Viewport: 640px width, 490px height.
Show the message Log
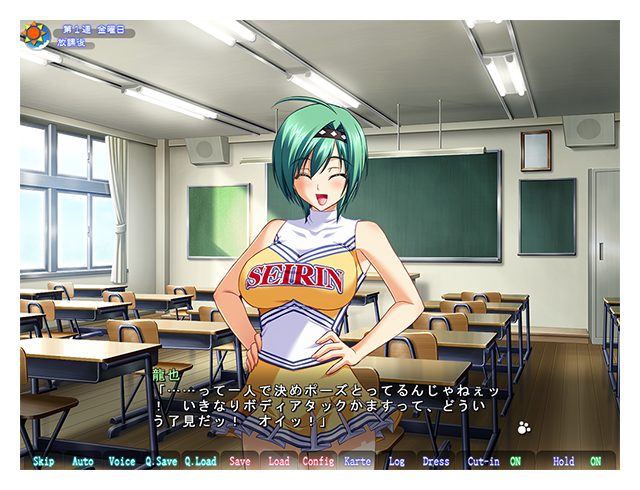[x=396, y=461]
